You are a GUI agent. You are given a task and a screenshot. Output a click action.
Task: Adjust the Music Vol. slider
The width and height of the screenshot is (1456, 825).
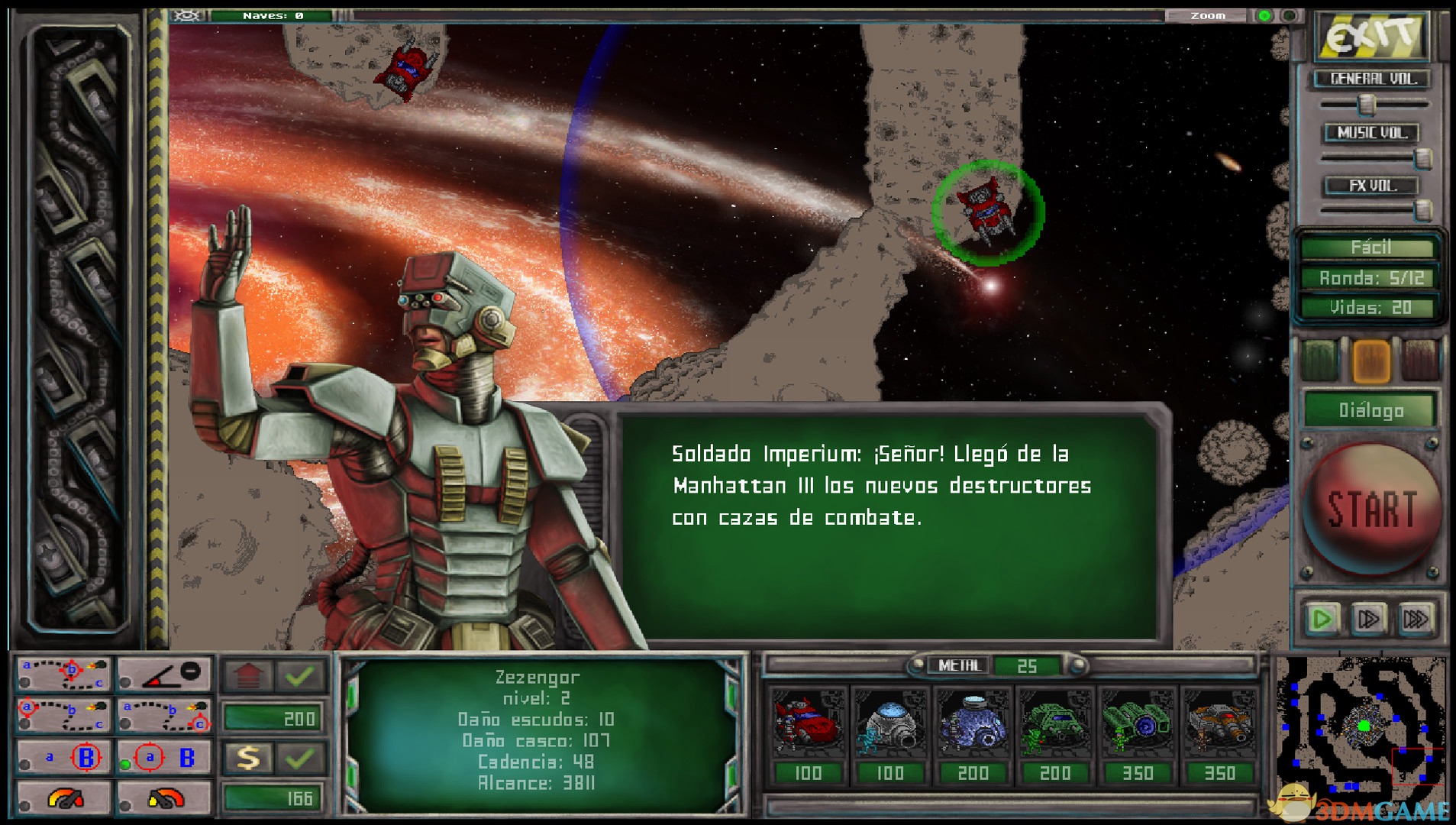[x=1422, y=158]
